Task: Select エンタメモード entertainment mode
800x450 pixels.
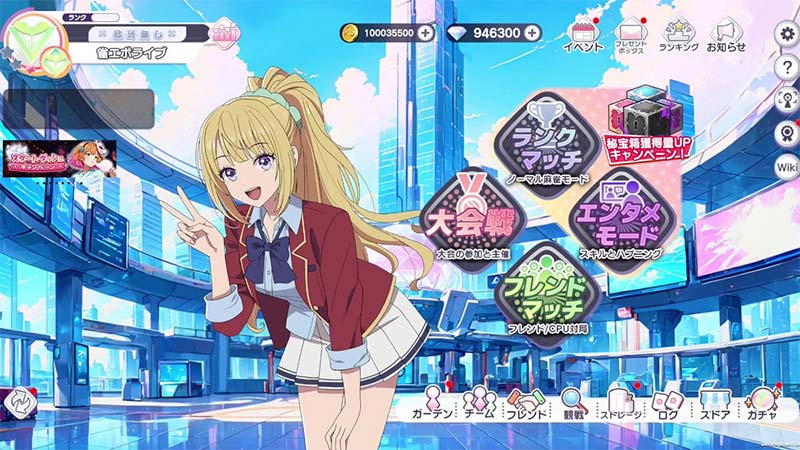Action: click(x=615, y=220)
